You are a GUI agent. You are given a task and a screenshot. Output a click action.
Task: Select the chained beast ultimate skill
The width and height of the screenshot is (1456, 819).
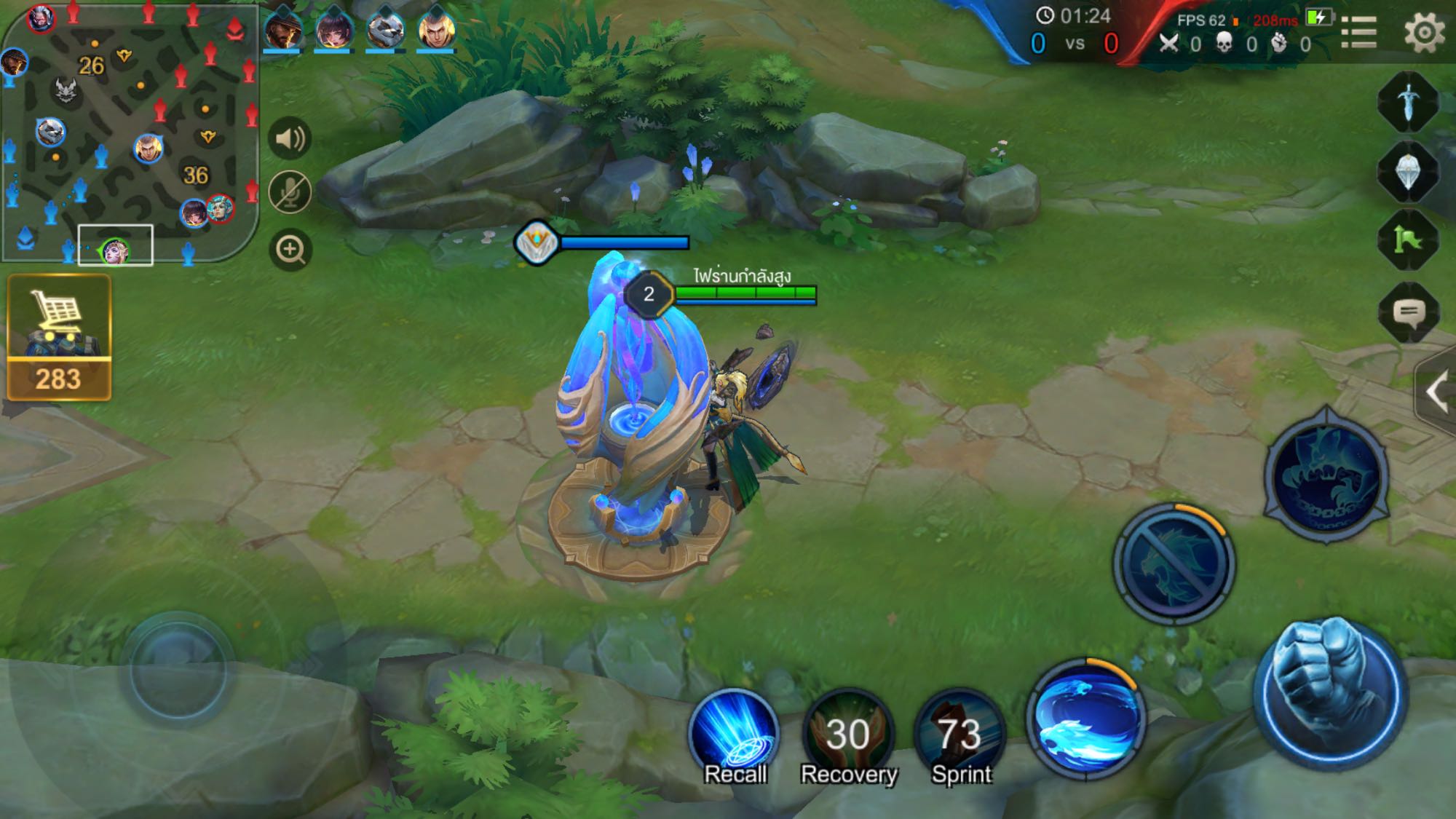(x=1326, y=475)
